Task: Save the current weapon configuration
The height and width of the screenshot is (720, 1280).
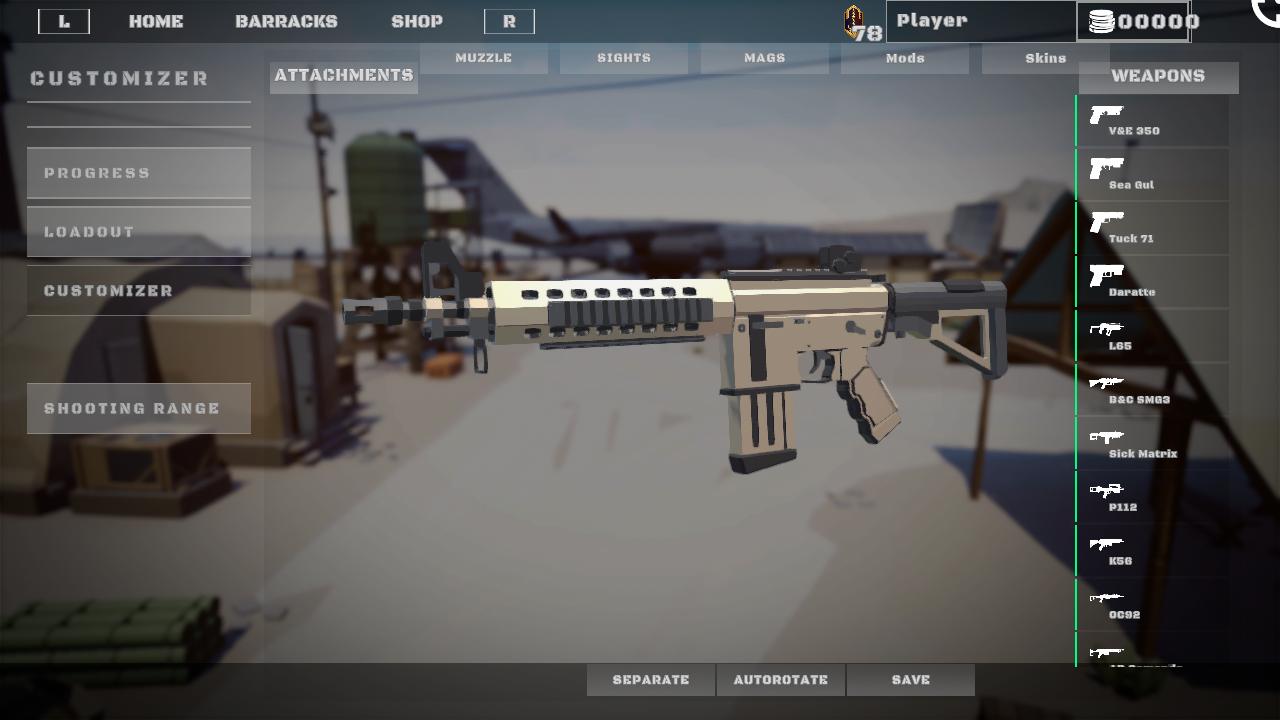Action: coord(908,679)
